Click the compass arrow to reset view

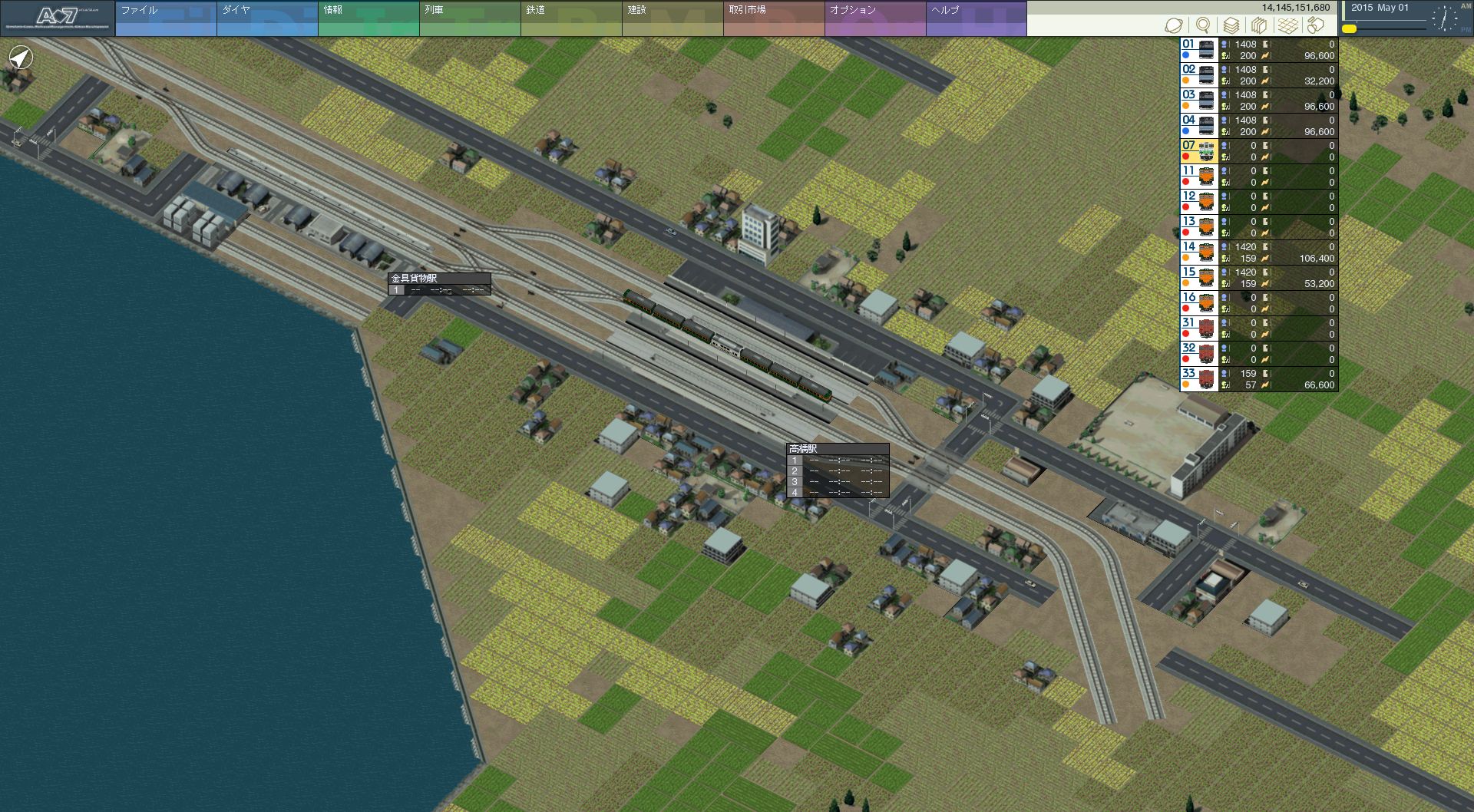pyautogui.click(x=21, y=58)
